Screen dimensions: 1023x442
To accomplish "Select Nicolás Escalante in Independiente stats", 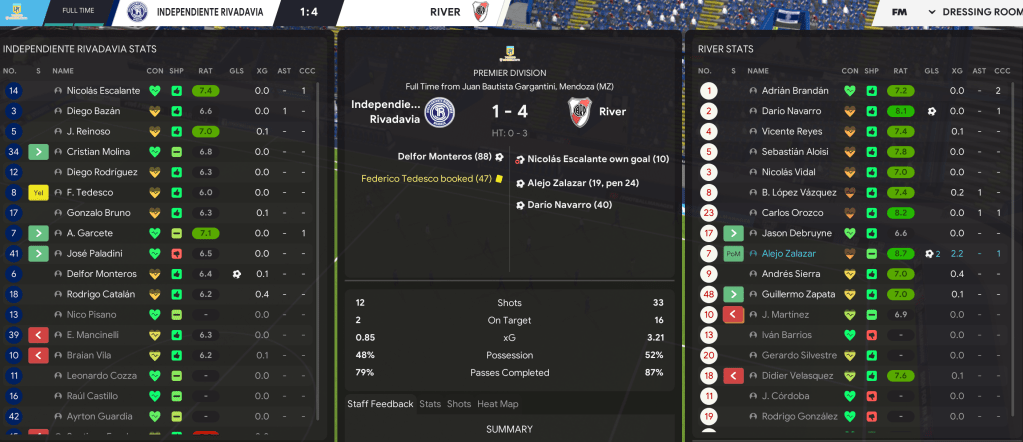I will pyautogui.click(x=96, y=91).
